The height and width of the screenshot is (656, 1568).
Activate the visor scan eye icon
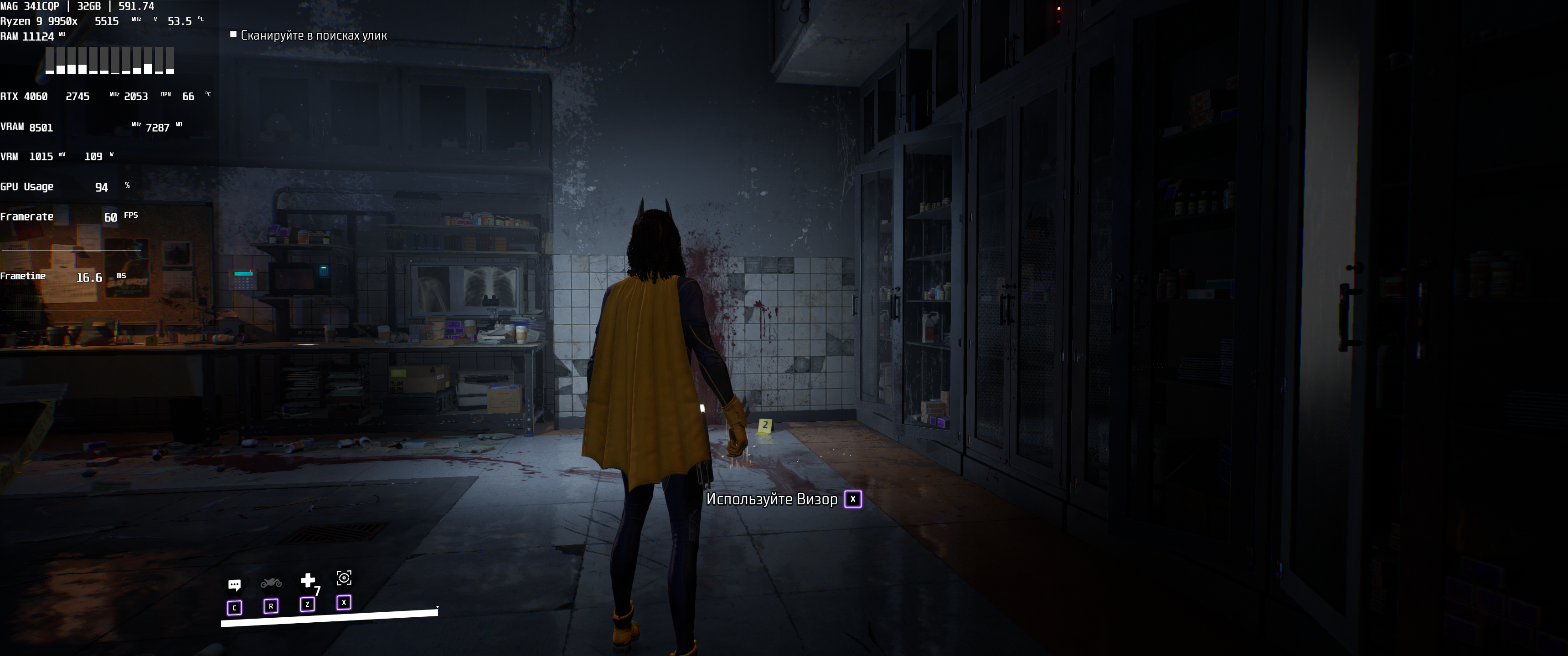344,578
